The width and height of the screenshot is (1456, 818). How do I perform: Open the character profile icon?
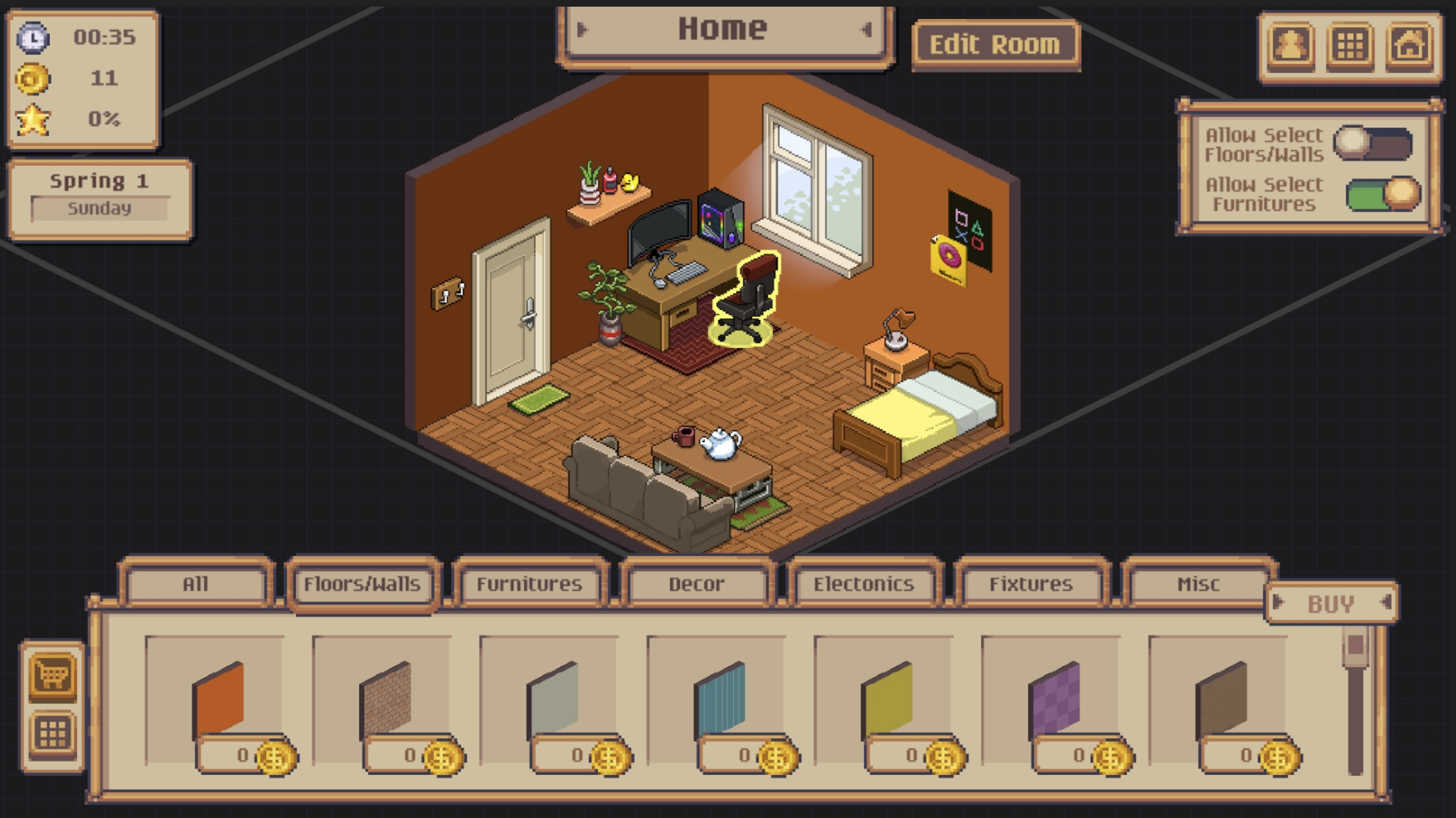coord(1291,45)
